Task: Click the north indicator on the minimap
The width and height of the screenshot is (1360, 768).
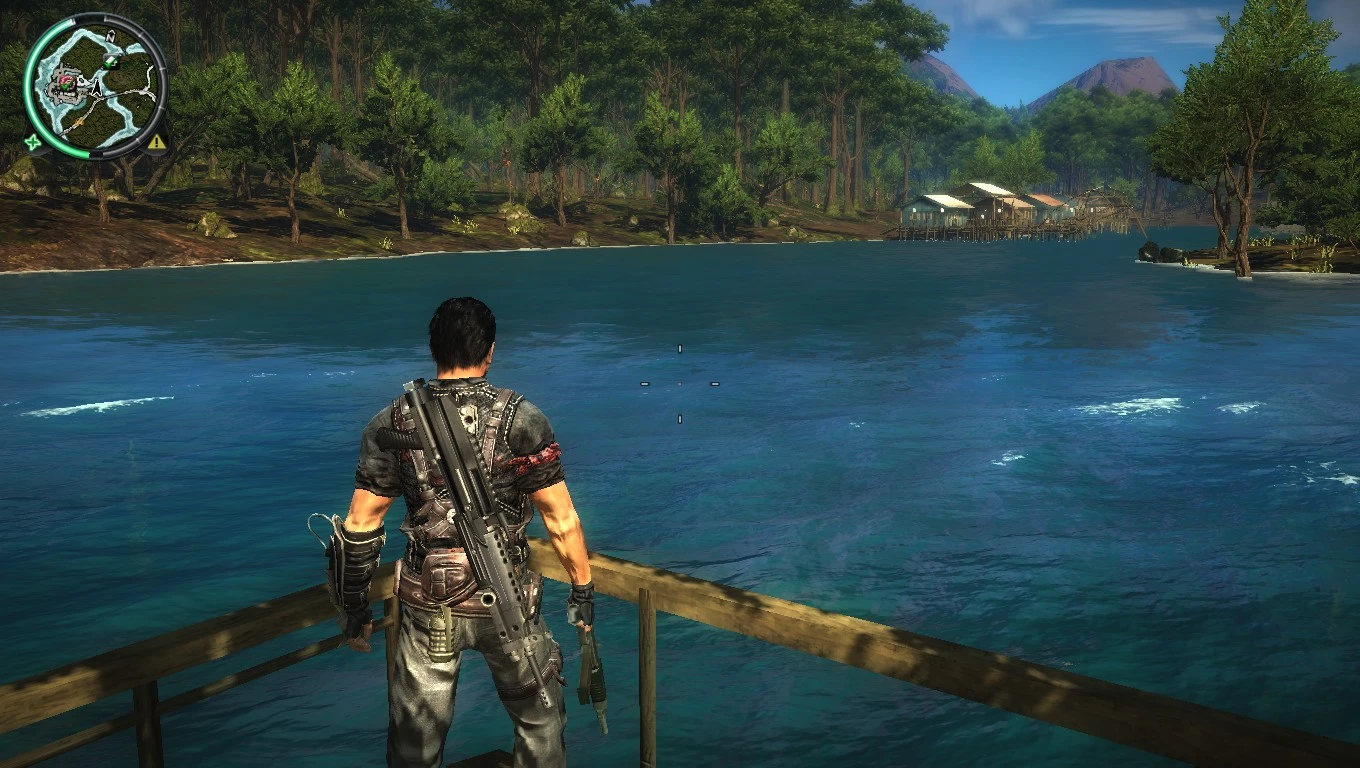Action: pyautogui.click(x=110, y=36)
